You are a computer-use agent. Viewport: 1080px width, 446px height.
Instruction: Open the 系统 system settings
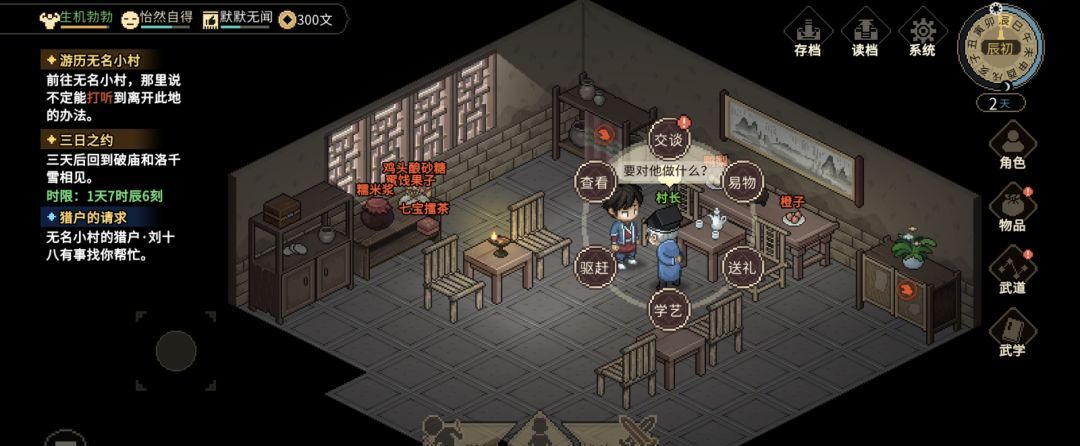pyautogui.click(x=921, y=35)
